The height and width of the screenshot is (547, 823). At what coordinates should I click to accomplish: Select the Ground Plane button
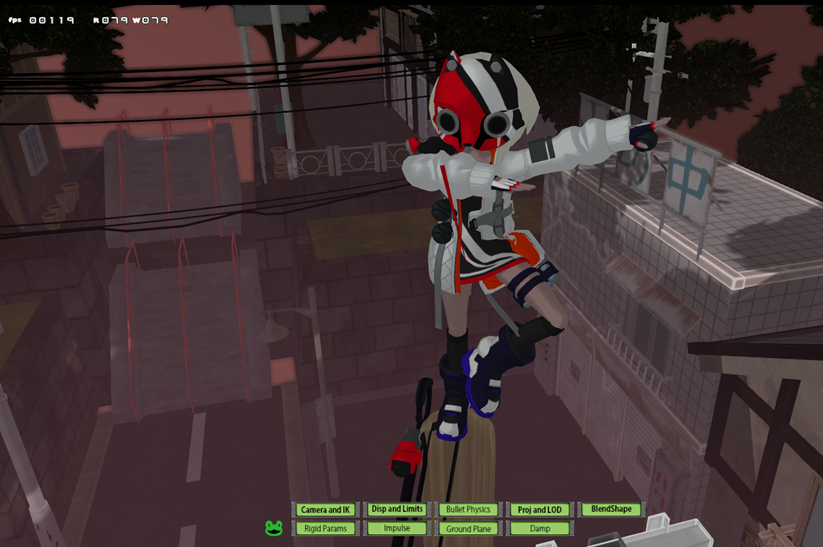pyautogui.click(x=468, y=528)
